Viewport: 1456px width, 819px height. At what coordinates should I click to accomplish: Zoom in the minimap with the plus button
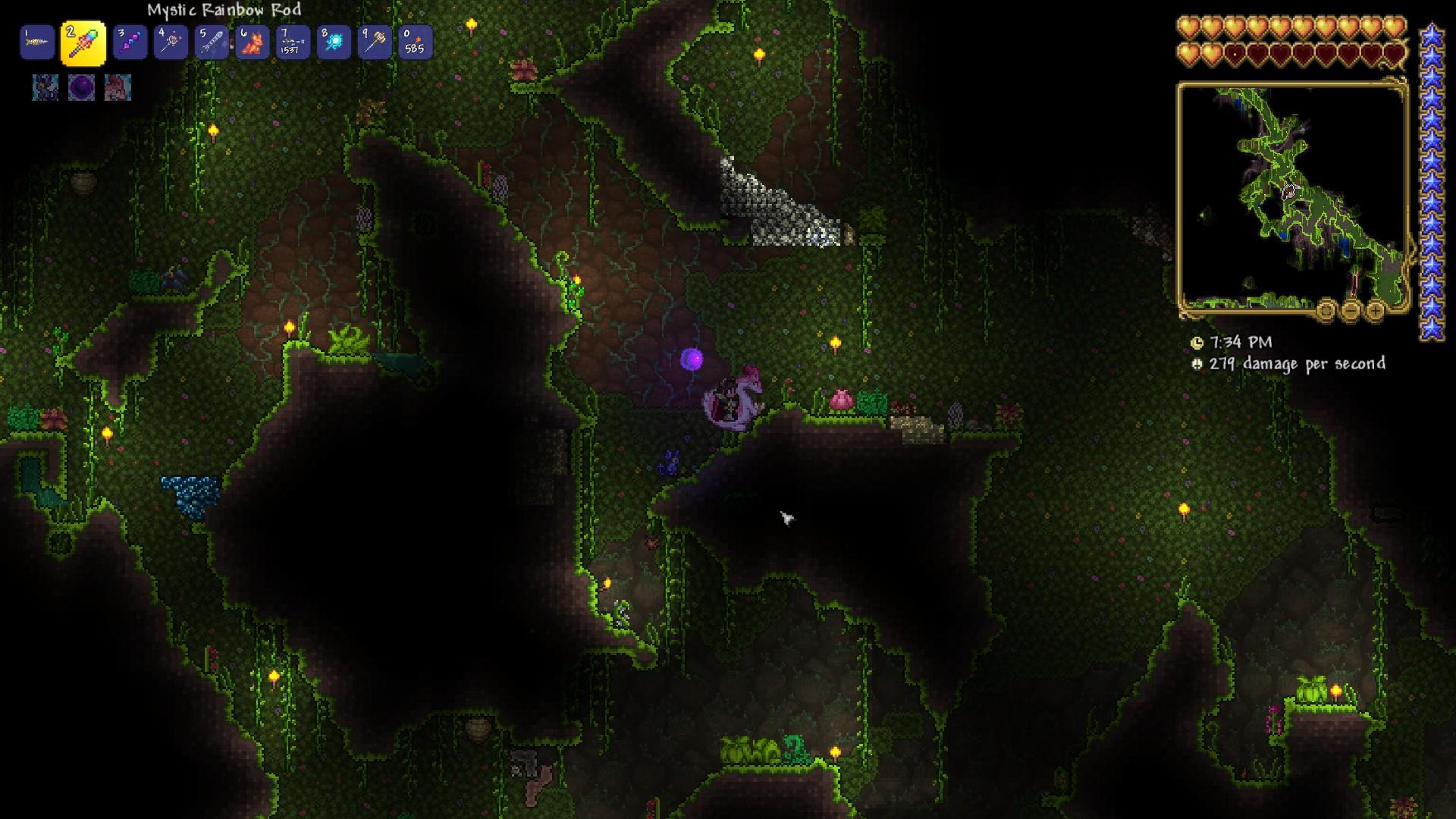pos(1376,310)
